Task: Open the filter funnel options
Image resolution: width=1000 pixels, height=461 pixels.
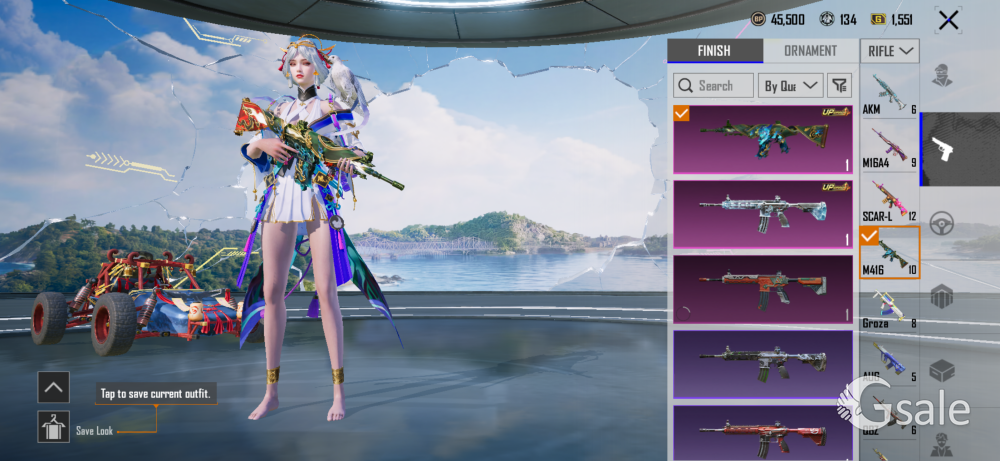Action: [x=840, y=86]
